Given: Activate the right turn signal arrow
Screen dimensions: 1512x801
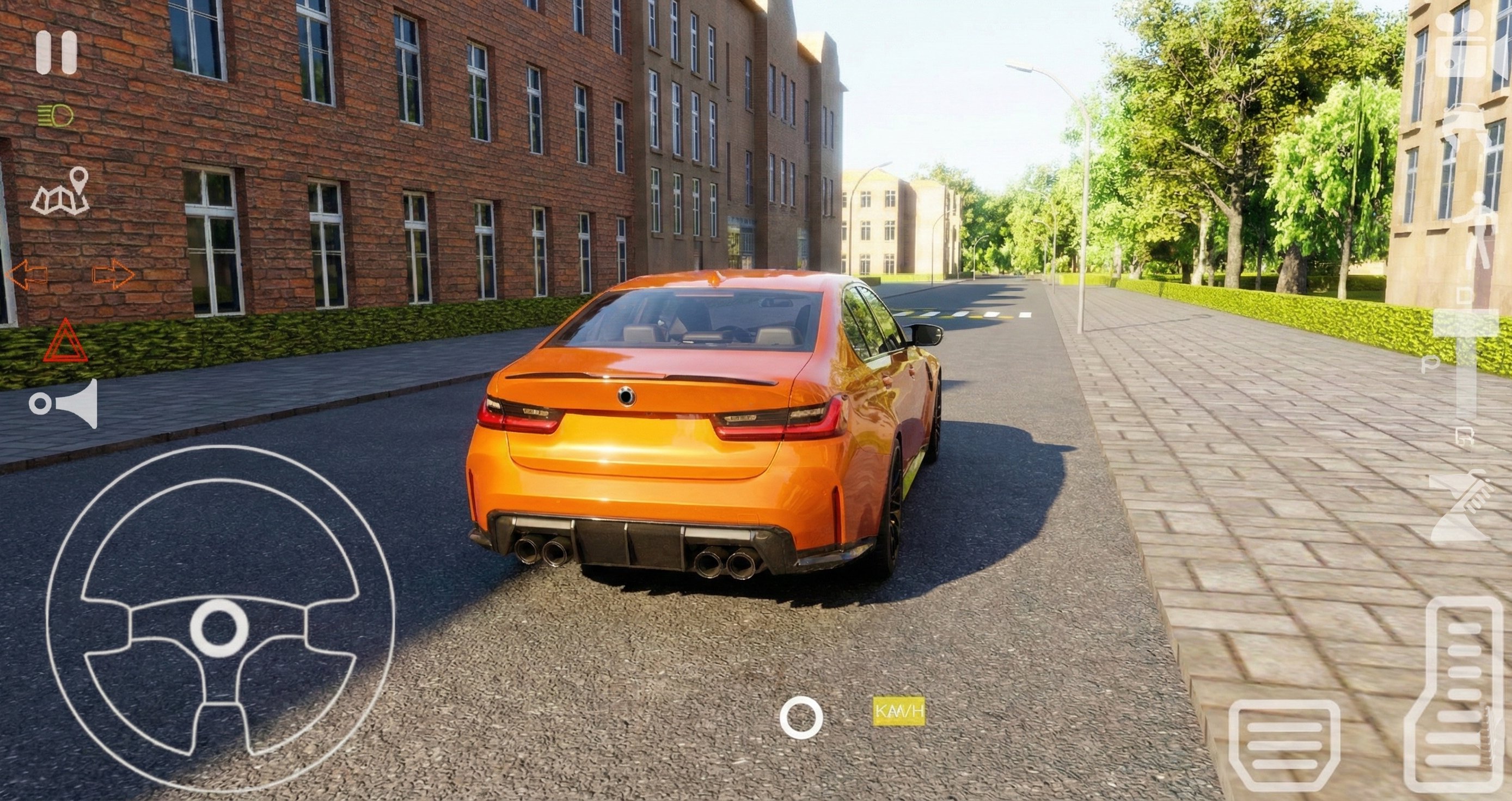Looking at the screenshot, I should 113,275.
